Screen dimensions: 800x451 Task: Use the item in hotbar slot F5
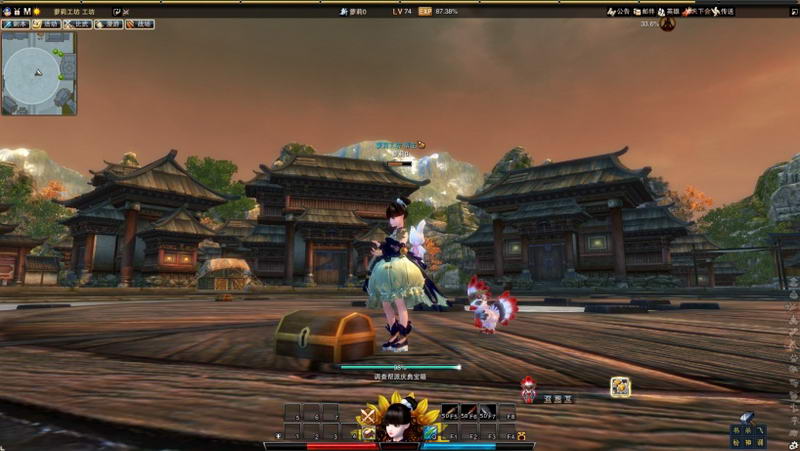451,411
